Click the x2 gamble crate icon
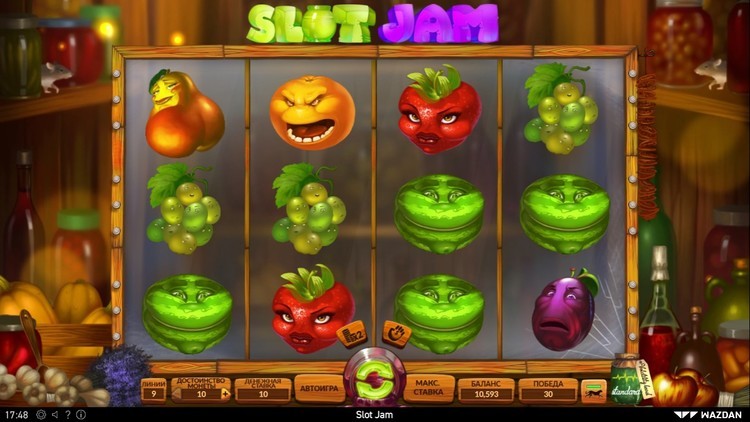 pos(353,335)
